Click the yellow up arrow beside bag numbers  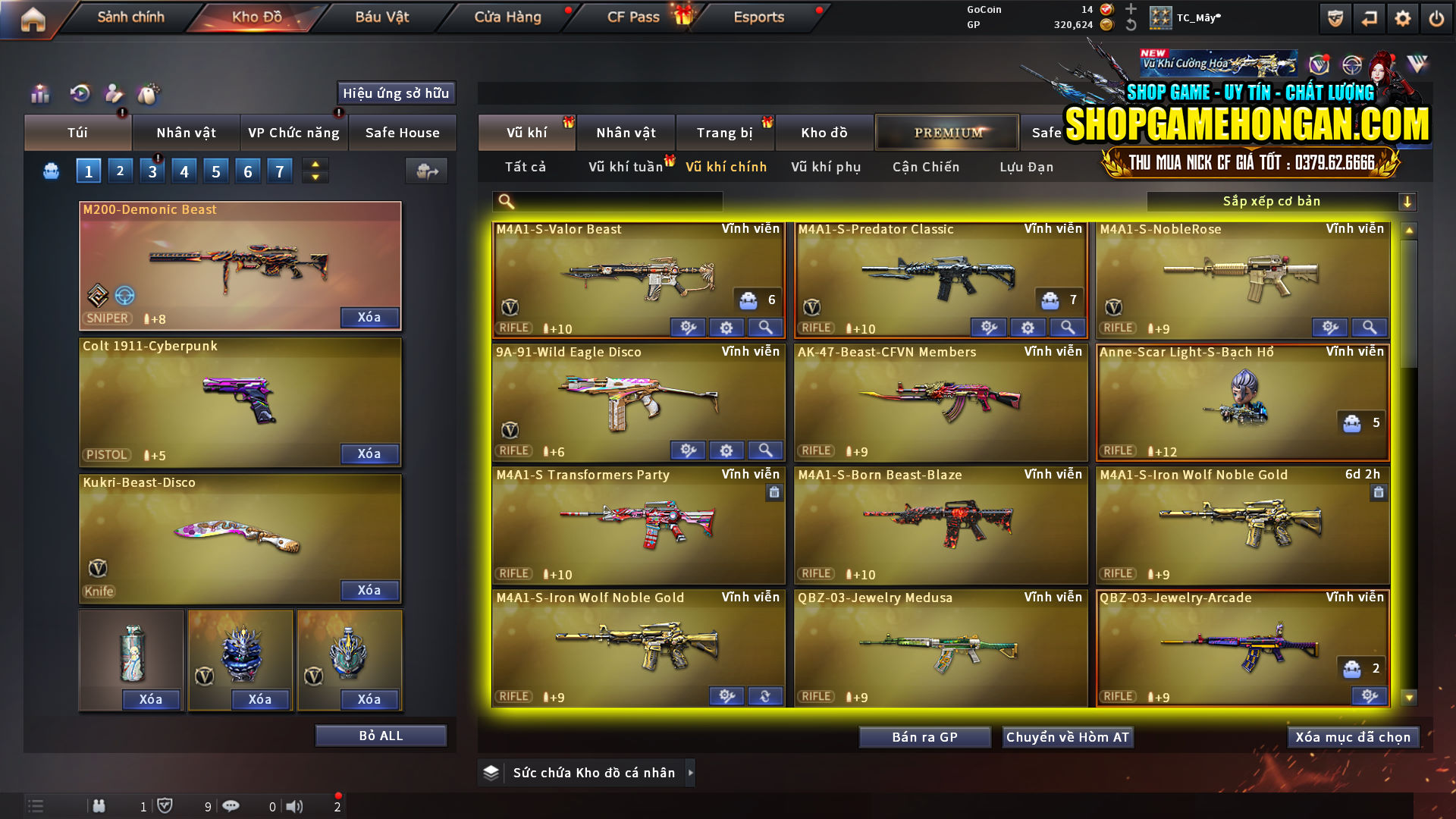pos(314,165)
